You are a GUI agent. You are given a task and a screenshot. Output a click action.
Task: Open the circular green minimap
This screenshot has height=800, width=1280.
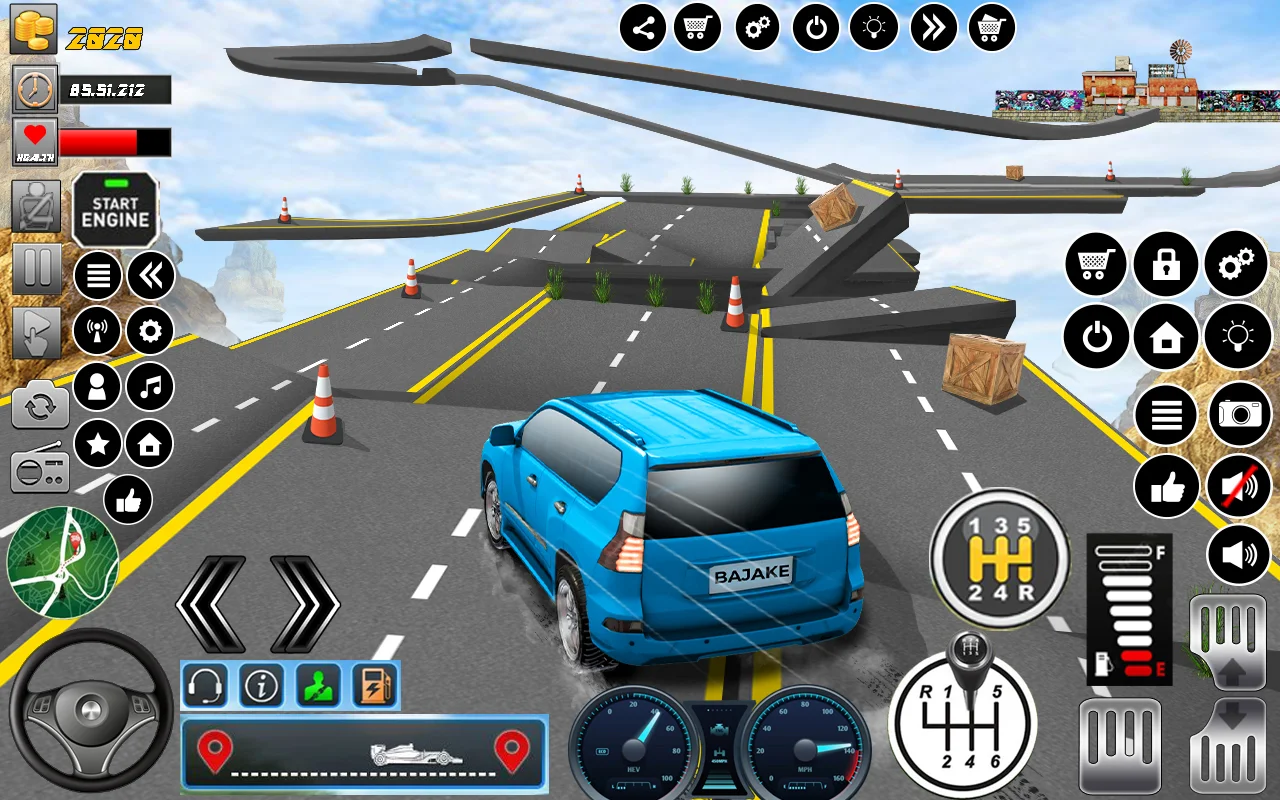(62, 562)
